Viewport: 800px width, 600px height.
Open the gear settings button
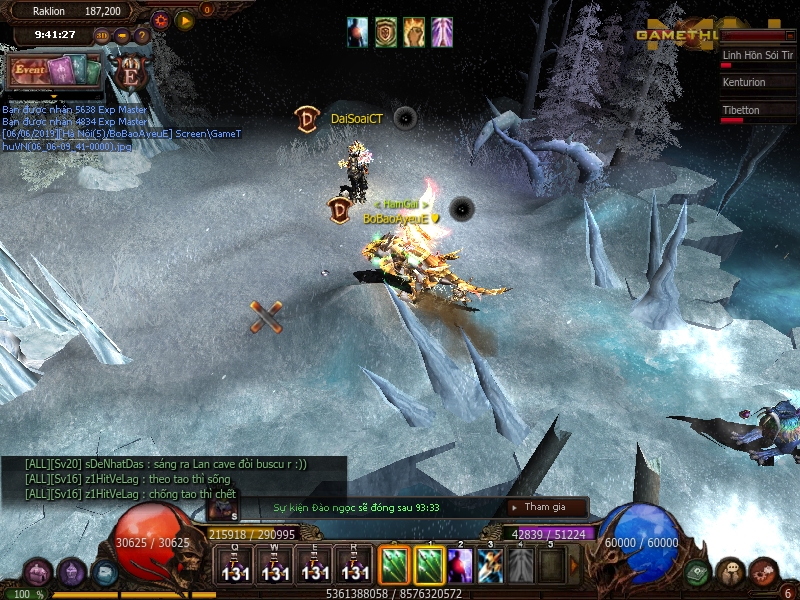(x=161, y=19)
